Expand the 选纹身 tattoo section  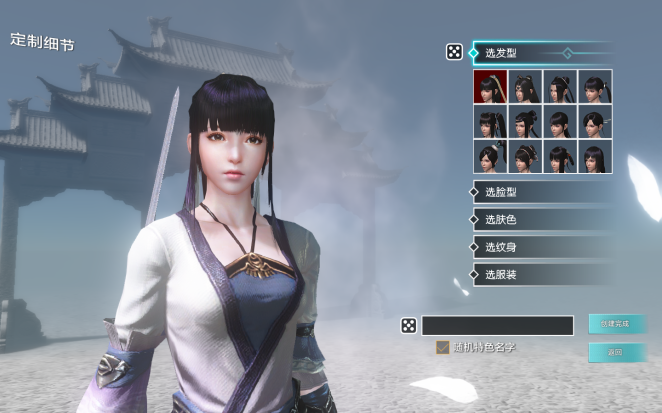[541, 246]
